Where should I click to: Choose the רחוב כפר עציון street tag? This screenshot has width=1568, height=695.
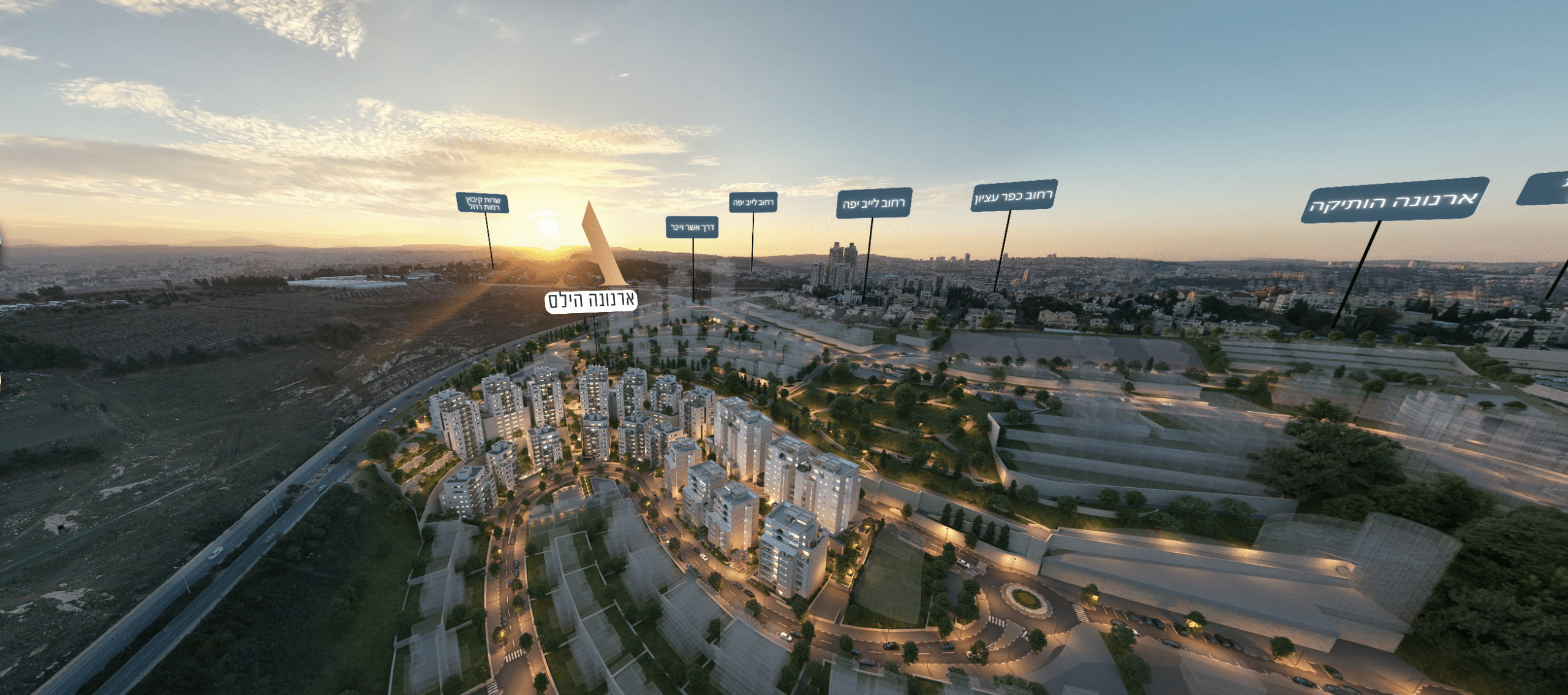[1014, 196]
